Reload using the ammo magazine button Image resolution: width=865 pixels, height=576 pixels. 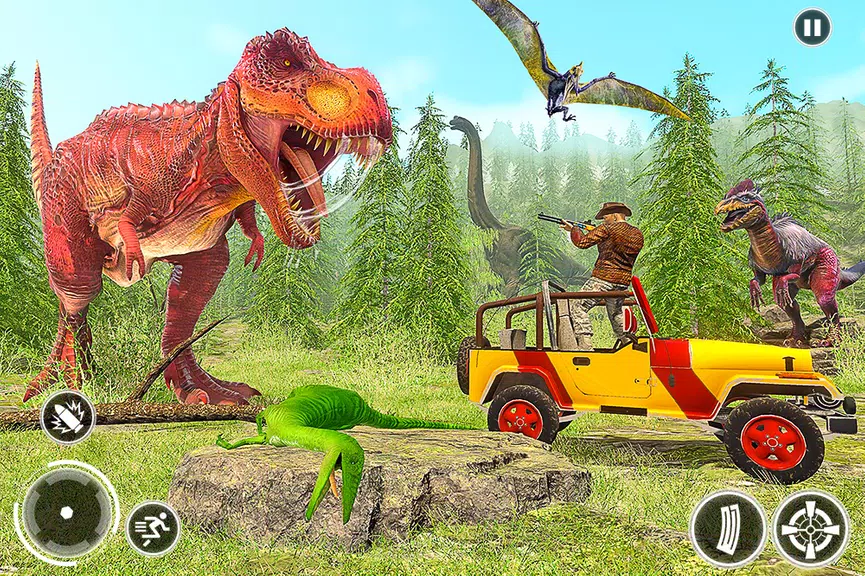[x=728, y=528]
